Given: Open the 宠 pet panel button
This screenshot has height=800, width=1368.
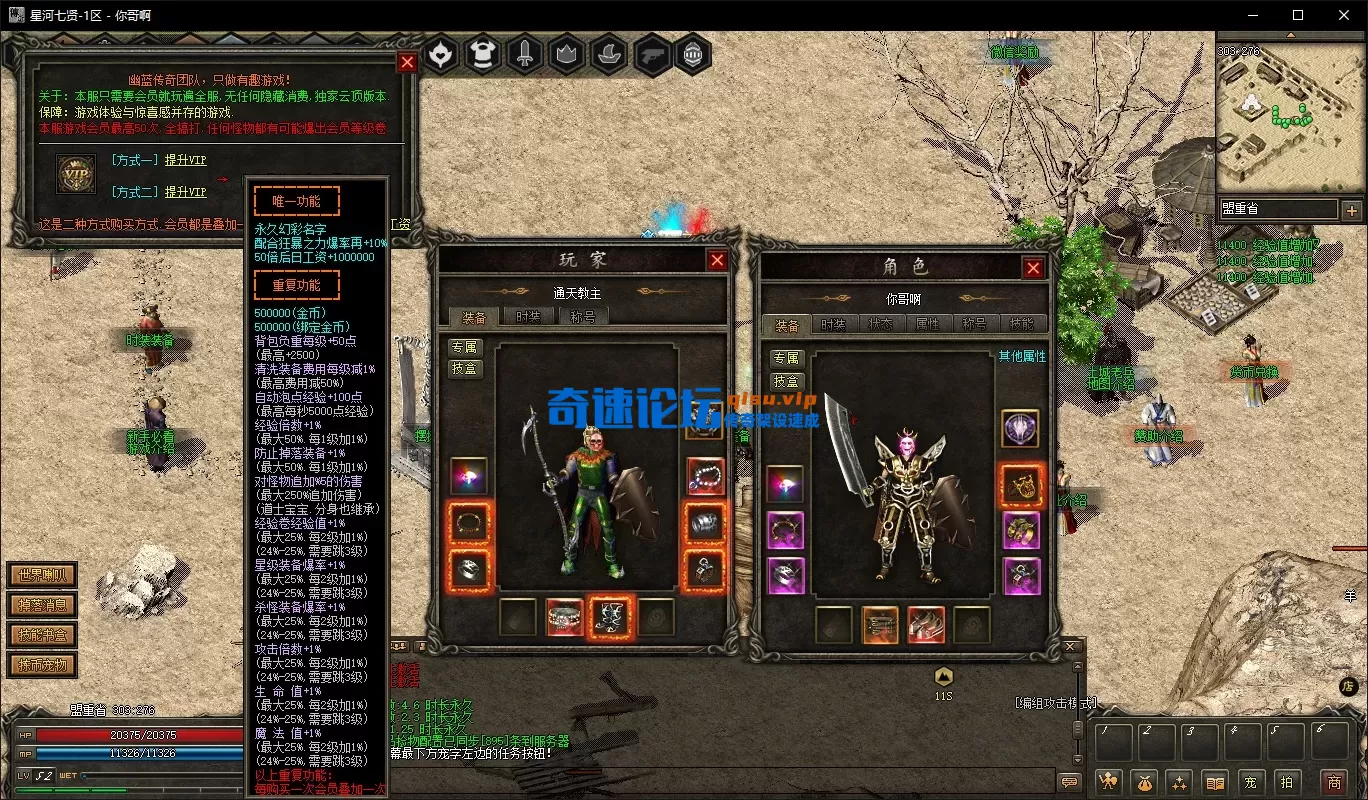Looking at the screenshot, I should click(x=1251, y=782).
